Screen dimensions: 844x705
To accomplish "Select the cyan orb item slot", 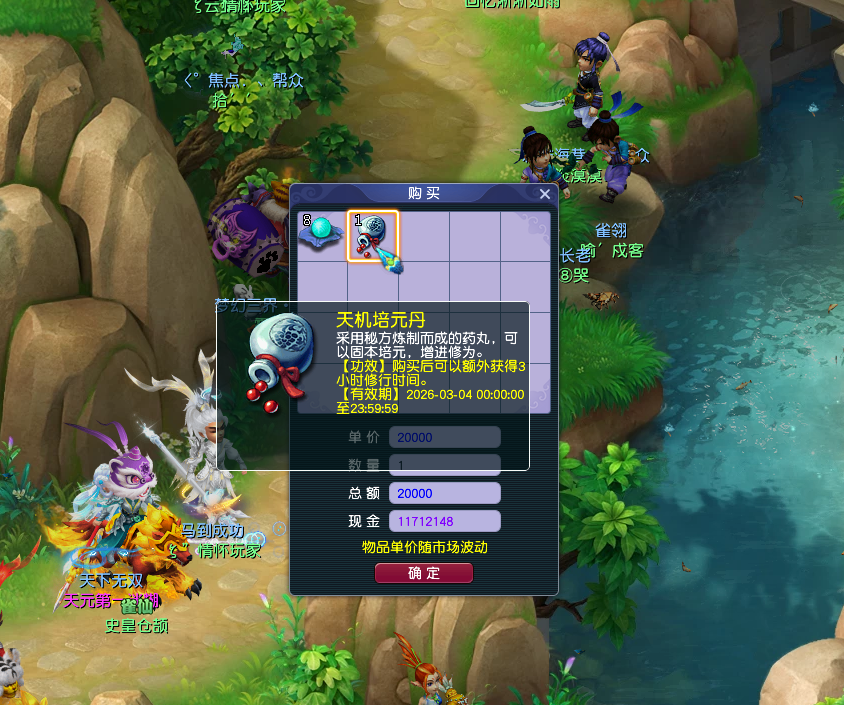I will pyautogui.click(x=321, y=236).
